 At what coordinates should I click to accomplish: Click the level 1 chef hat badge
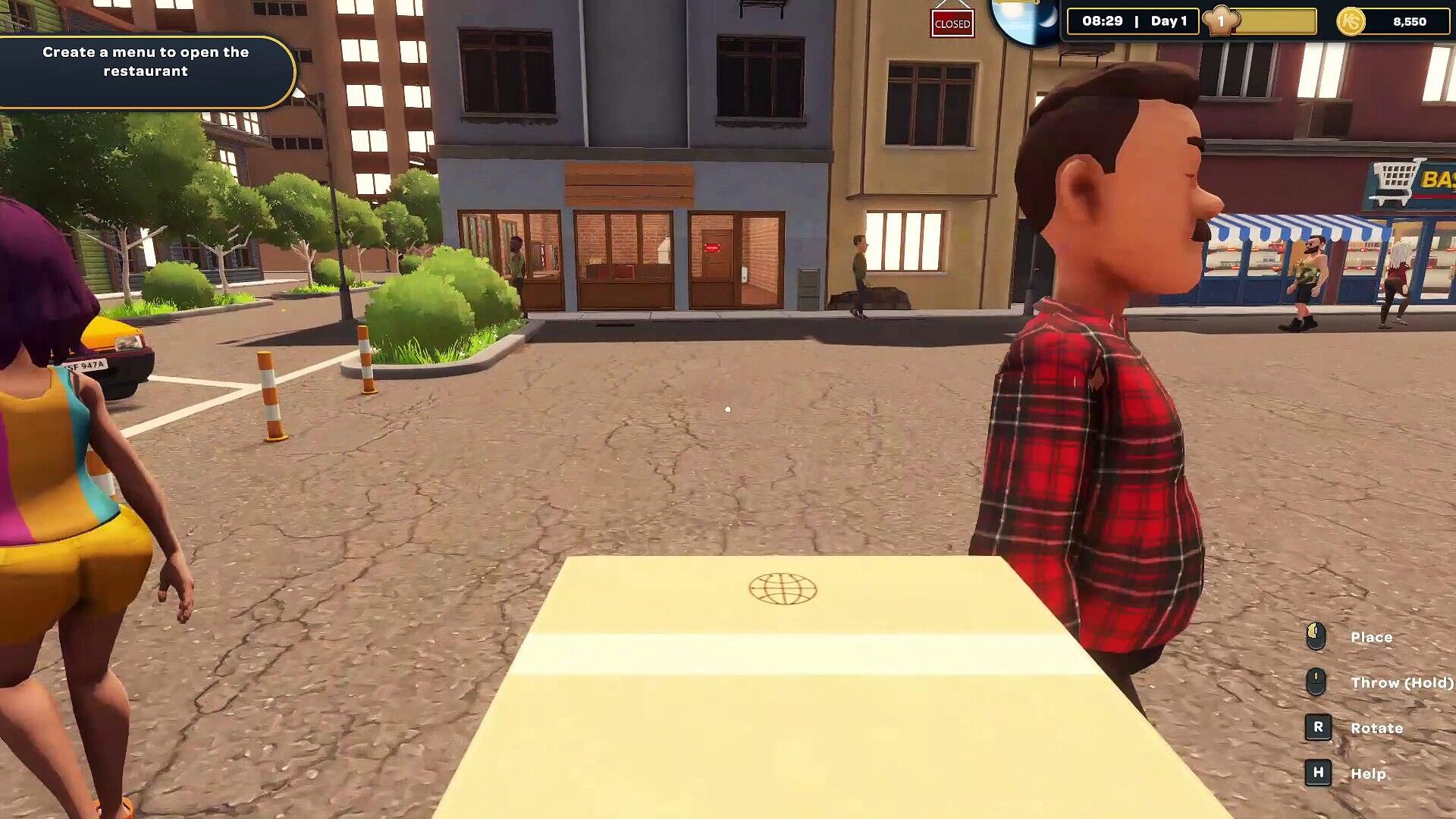(1221, 21)
